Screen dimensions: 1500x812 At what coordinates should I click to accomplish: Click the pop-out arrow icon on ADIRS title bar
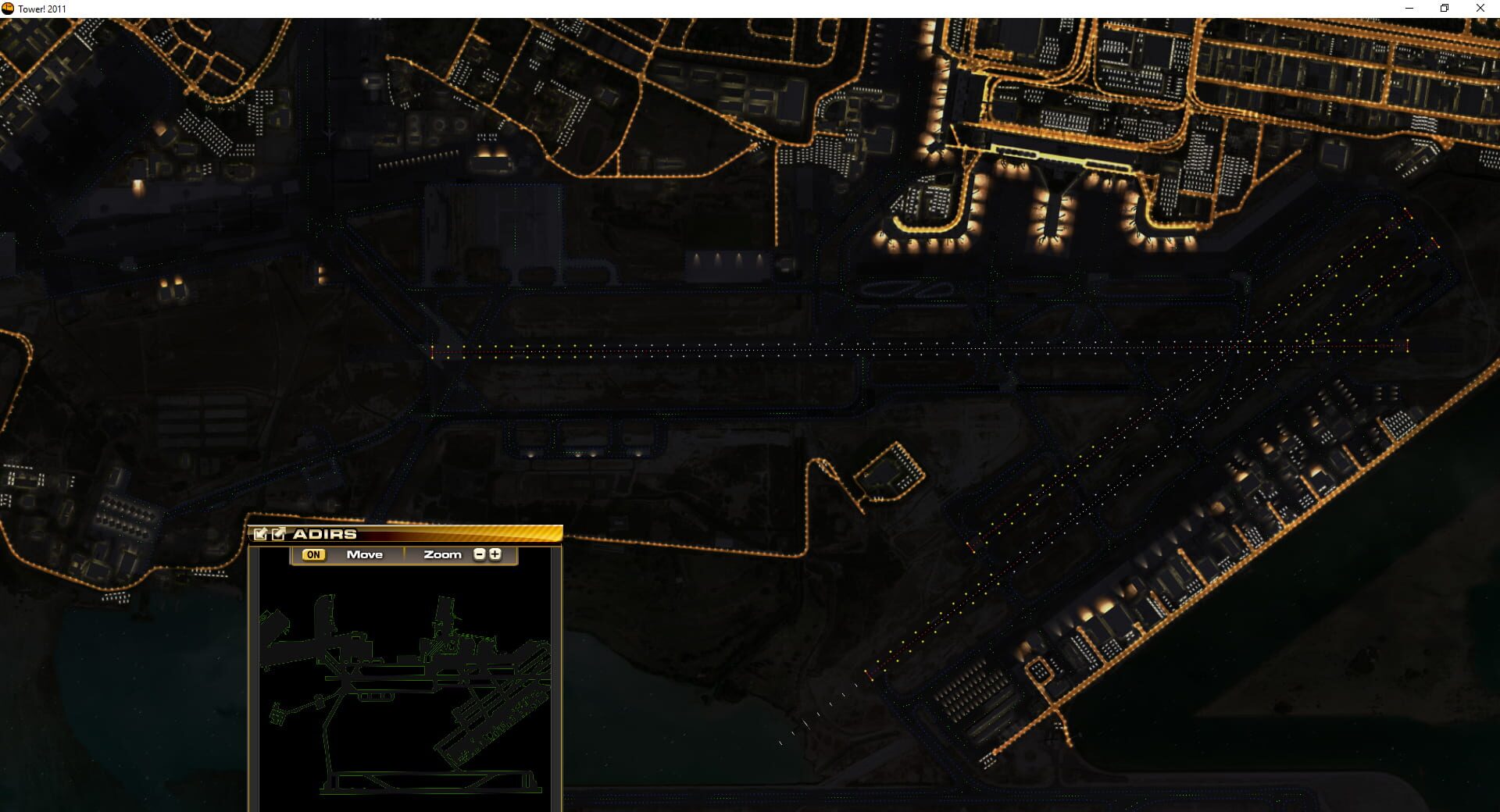[277, 534]
